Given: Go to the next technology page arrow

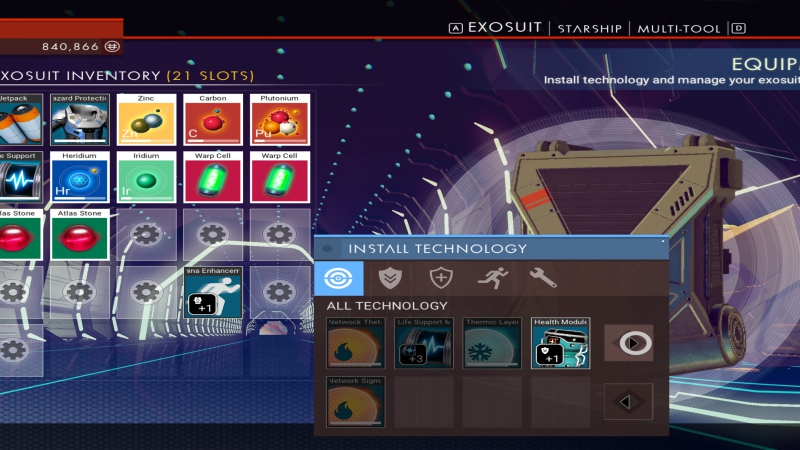Looking at the screenshot, I should pos(631,342).
